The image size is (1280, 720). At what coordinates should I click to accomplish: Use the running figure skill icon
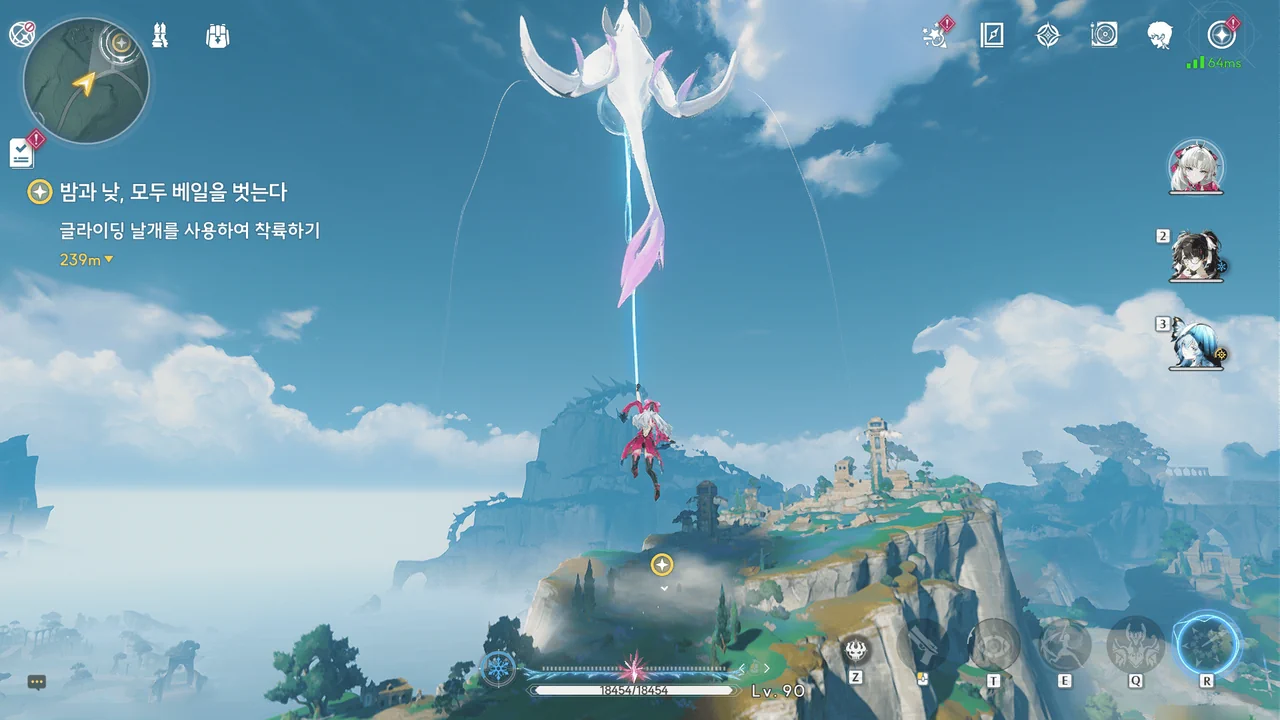(x=1064, y=644)
